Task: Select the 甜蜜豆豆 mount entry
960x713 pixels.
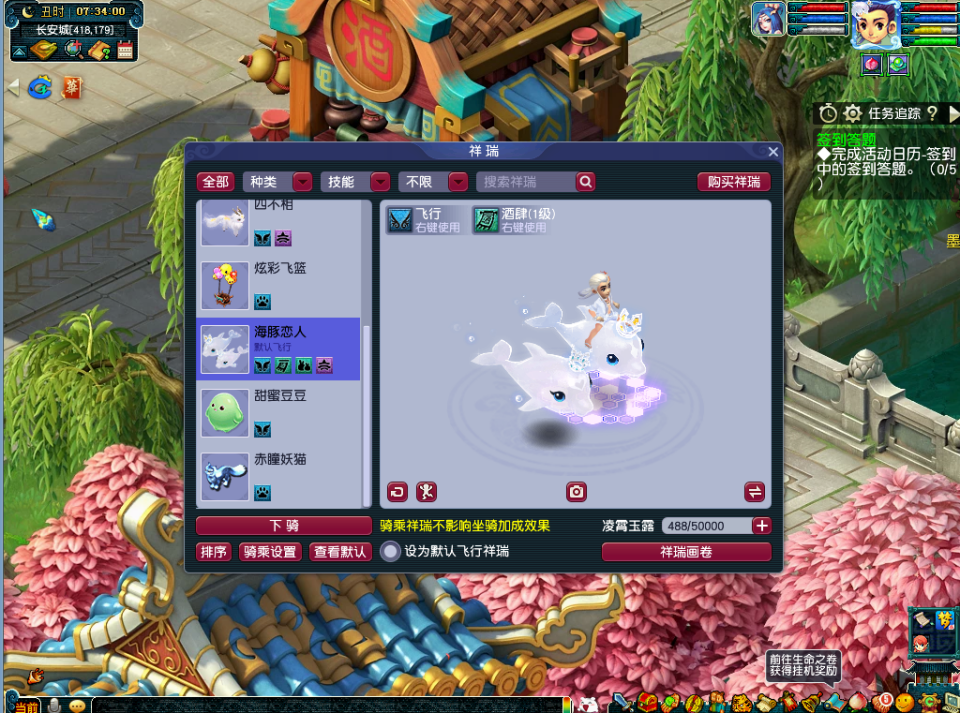Action: tap(279, 412)
